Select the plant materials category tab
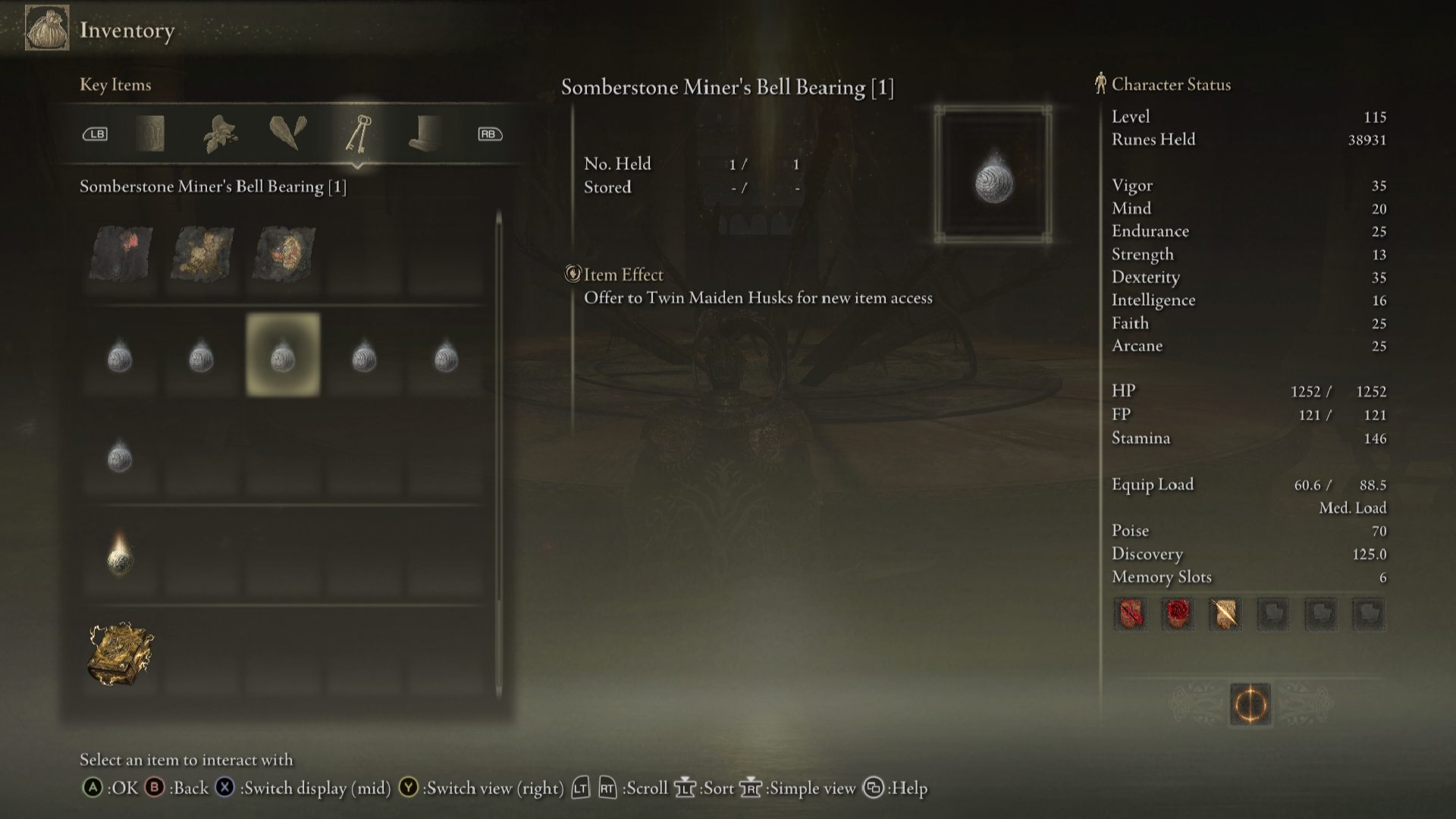 (220, 134)
